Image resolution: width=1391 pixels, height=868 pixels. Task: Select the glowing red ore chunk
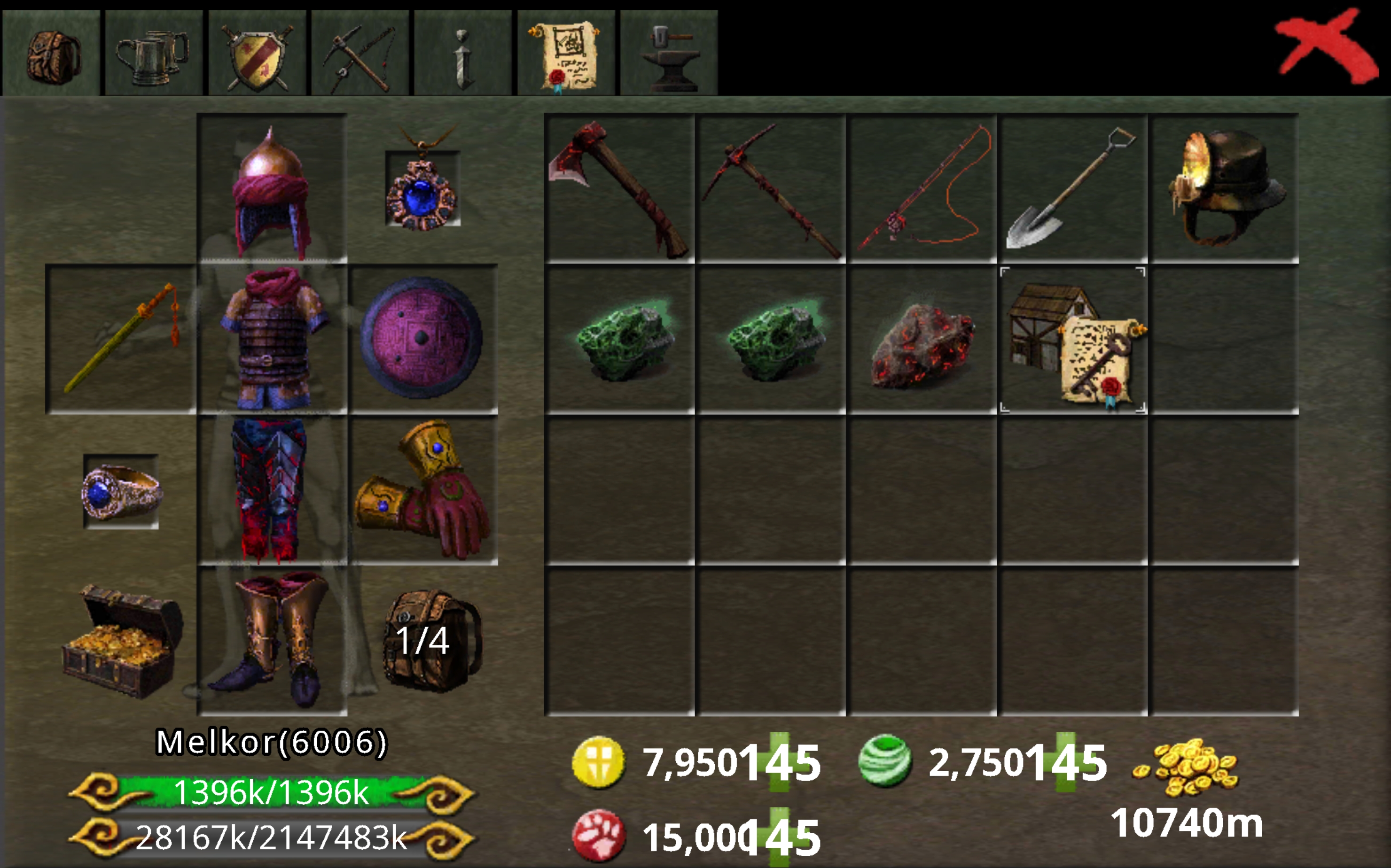[922, 340]
